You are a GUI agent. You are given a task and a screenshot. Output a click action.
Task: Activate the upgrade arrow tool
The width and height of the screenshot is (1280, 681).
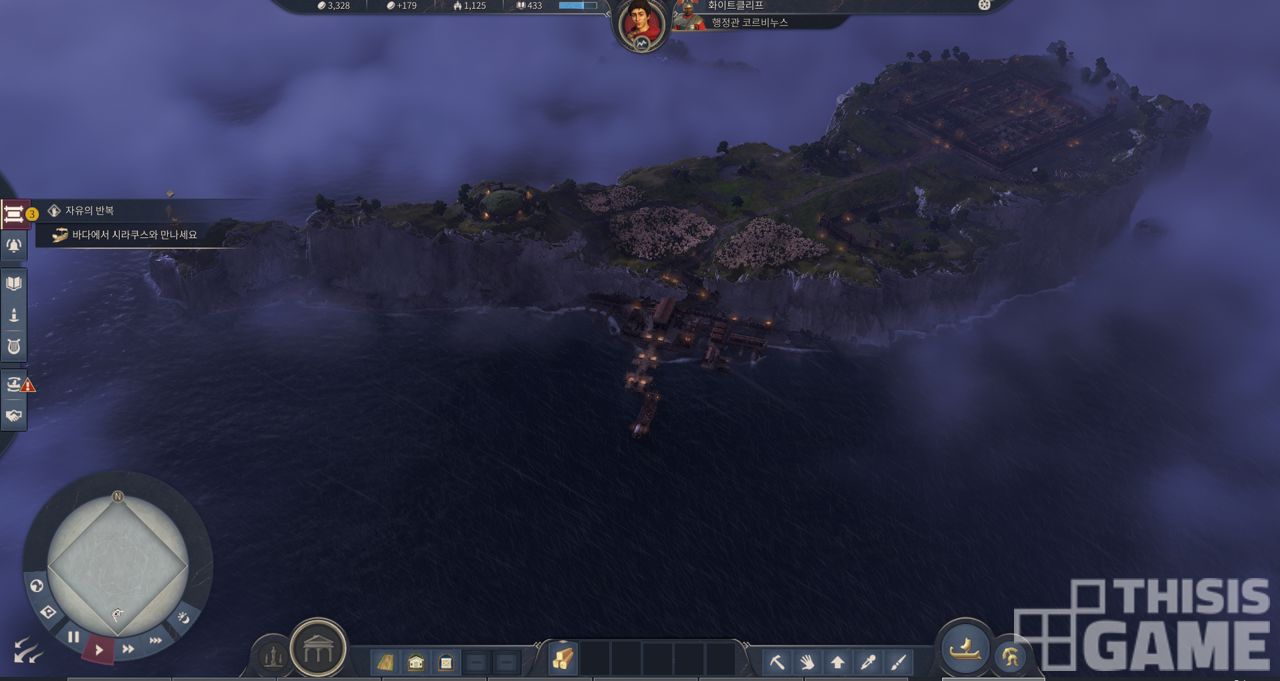838,661
